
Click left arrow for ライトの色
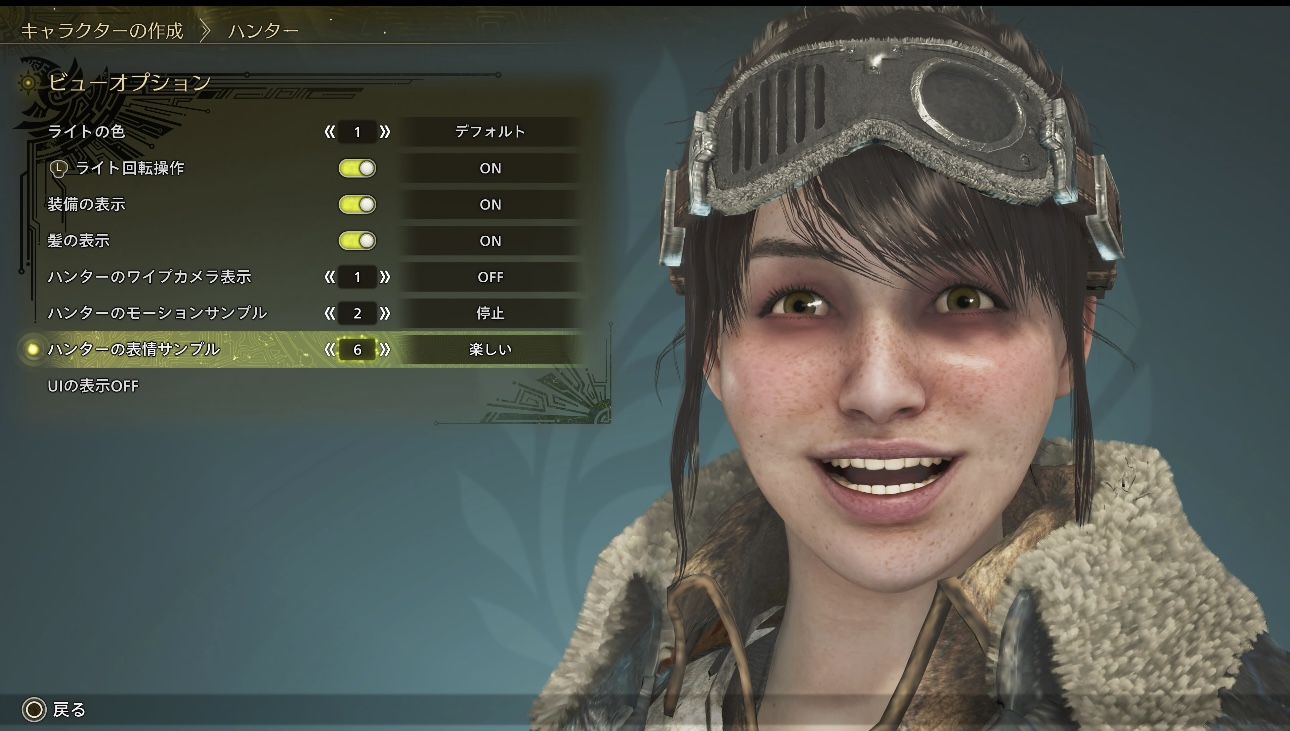point(329,132)
